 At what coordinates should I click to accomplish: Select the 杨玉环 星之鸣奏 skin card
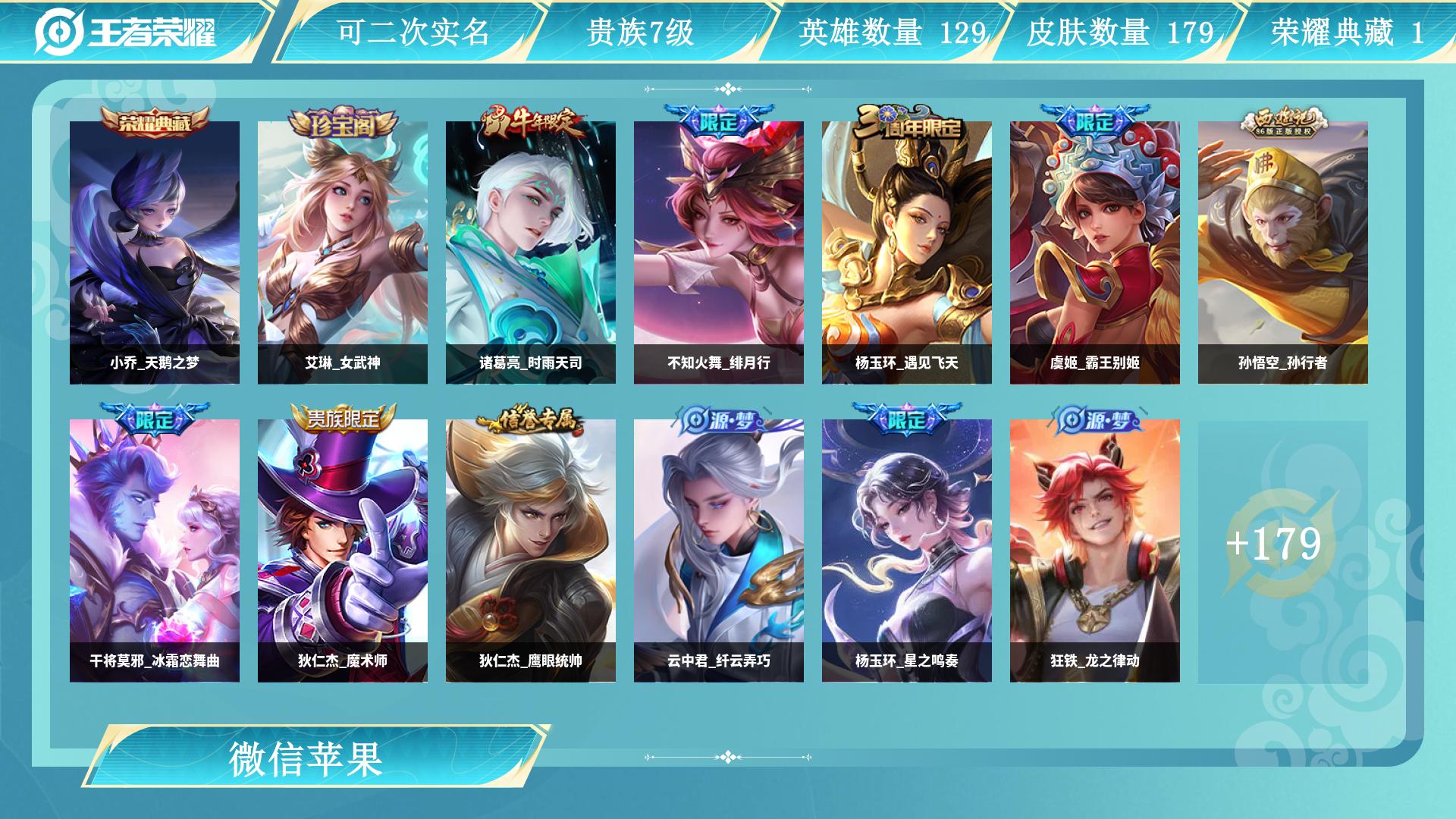907,551
